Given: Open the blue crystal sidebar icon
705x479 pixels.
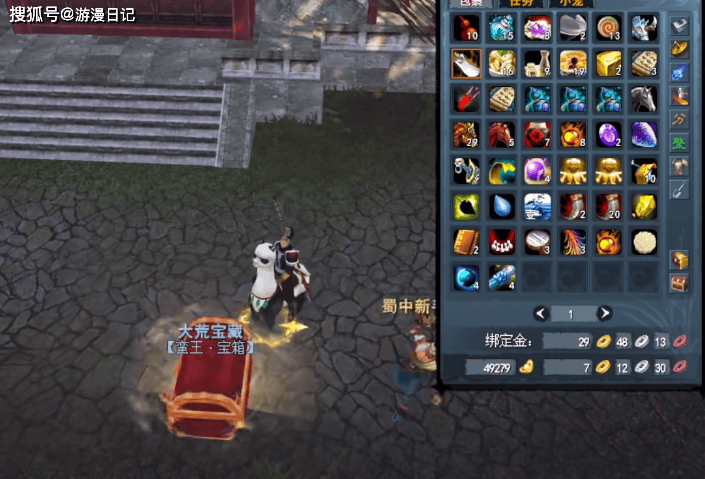Looking at the screenshot, I should coord(680,72).
